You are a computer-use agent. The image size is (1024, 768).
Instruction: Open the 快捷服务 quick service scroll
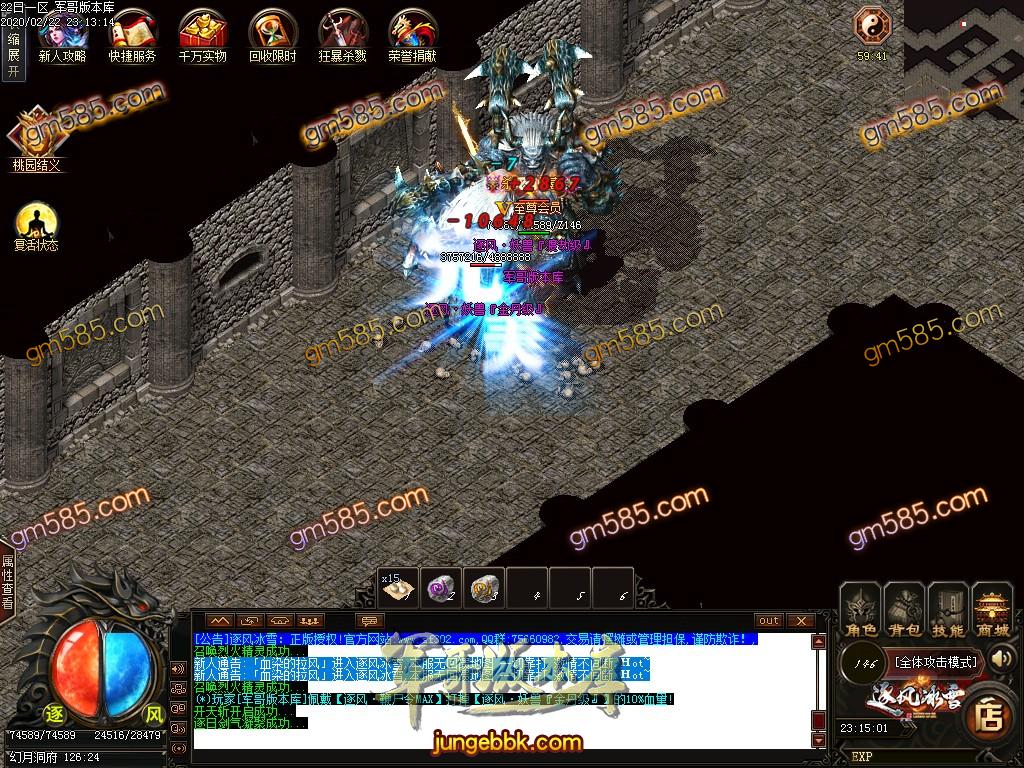pyautogui.click(x=132, y=35)
